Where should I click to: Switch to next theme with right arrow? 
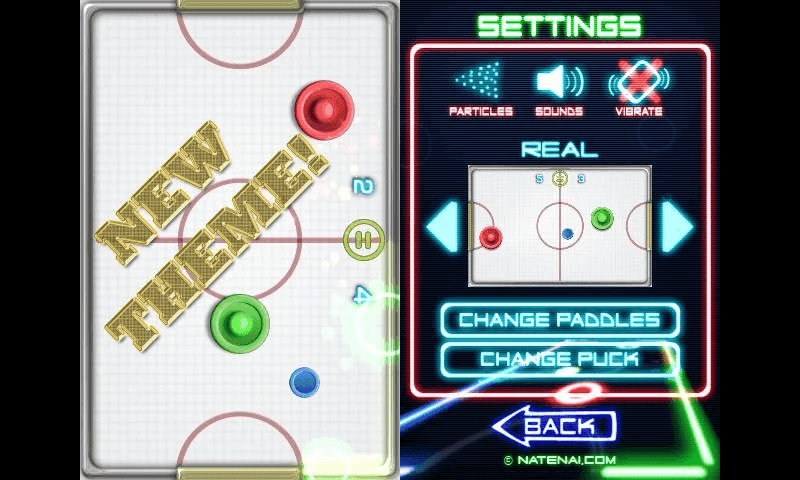pos(677,226)
